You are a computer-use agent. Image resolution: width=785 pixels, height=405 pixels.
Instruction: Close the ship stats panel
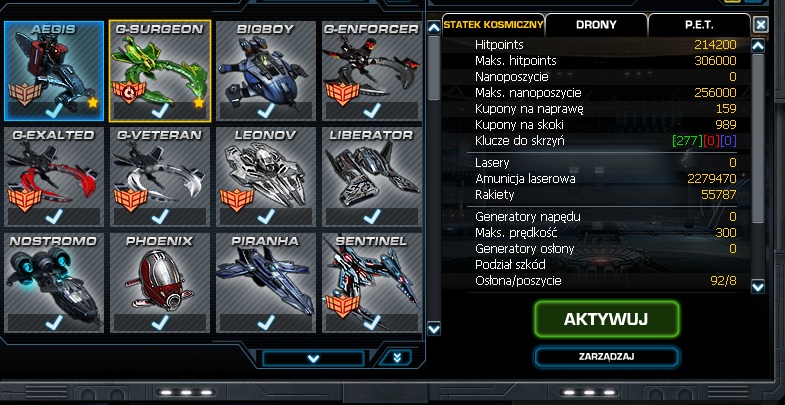pos(762,24)
